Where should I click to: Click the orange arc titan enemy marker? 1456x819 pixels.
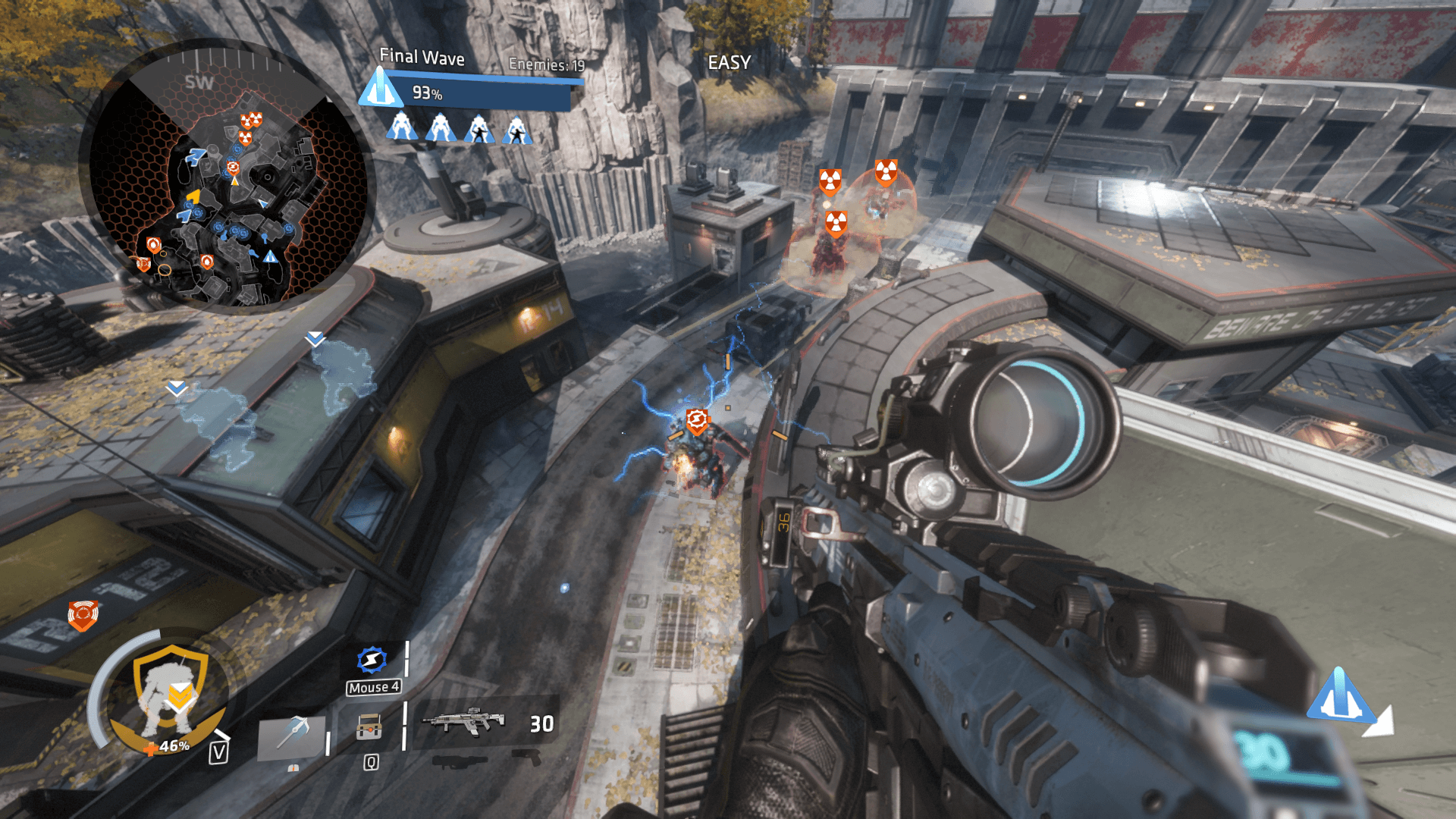697,420
